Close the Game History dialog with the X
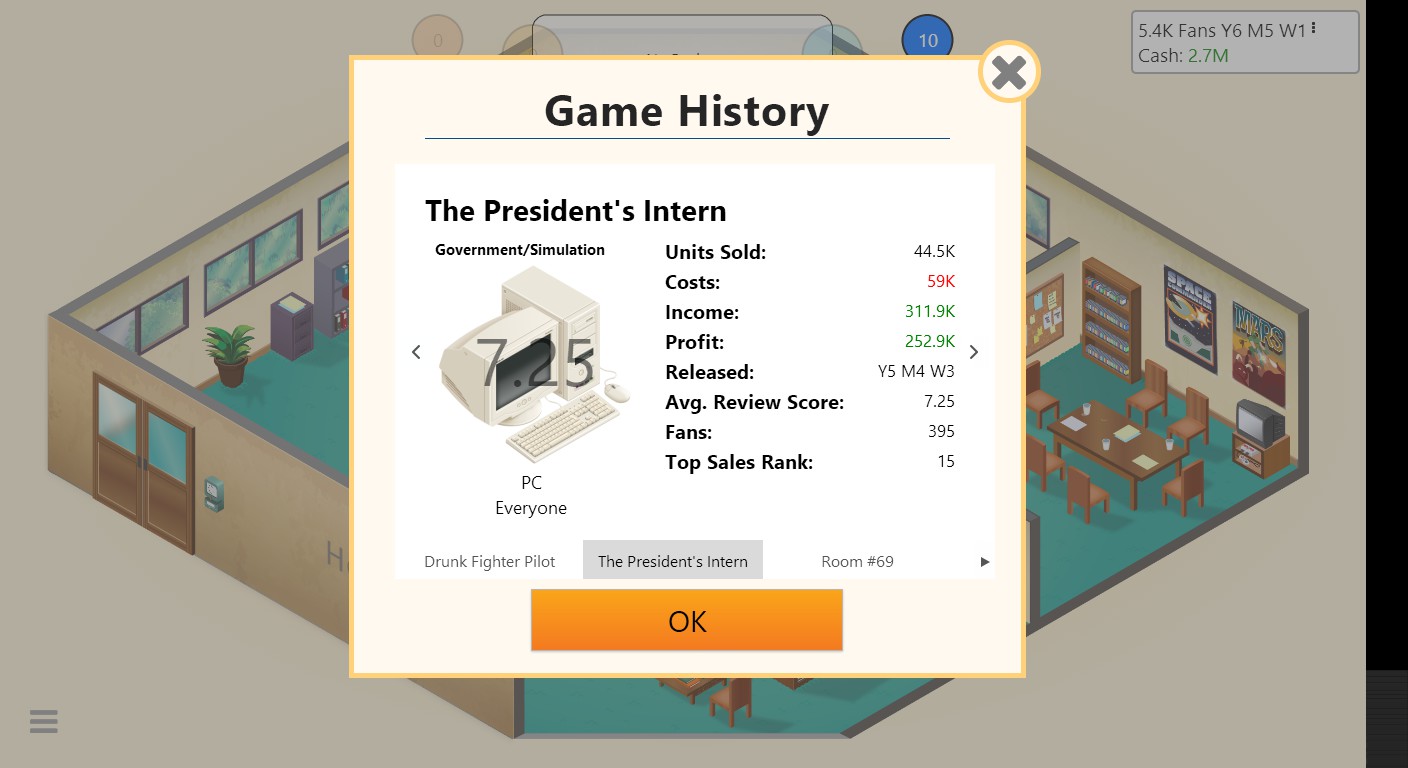Viewport: 1408px width, 768px height. pos(1008,71)
